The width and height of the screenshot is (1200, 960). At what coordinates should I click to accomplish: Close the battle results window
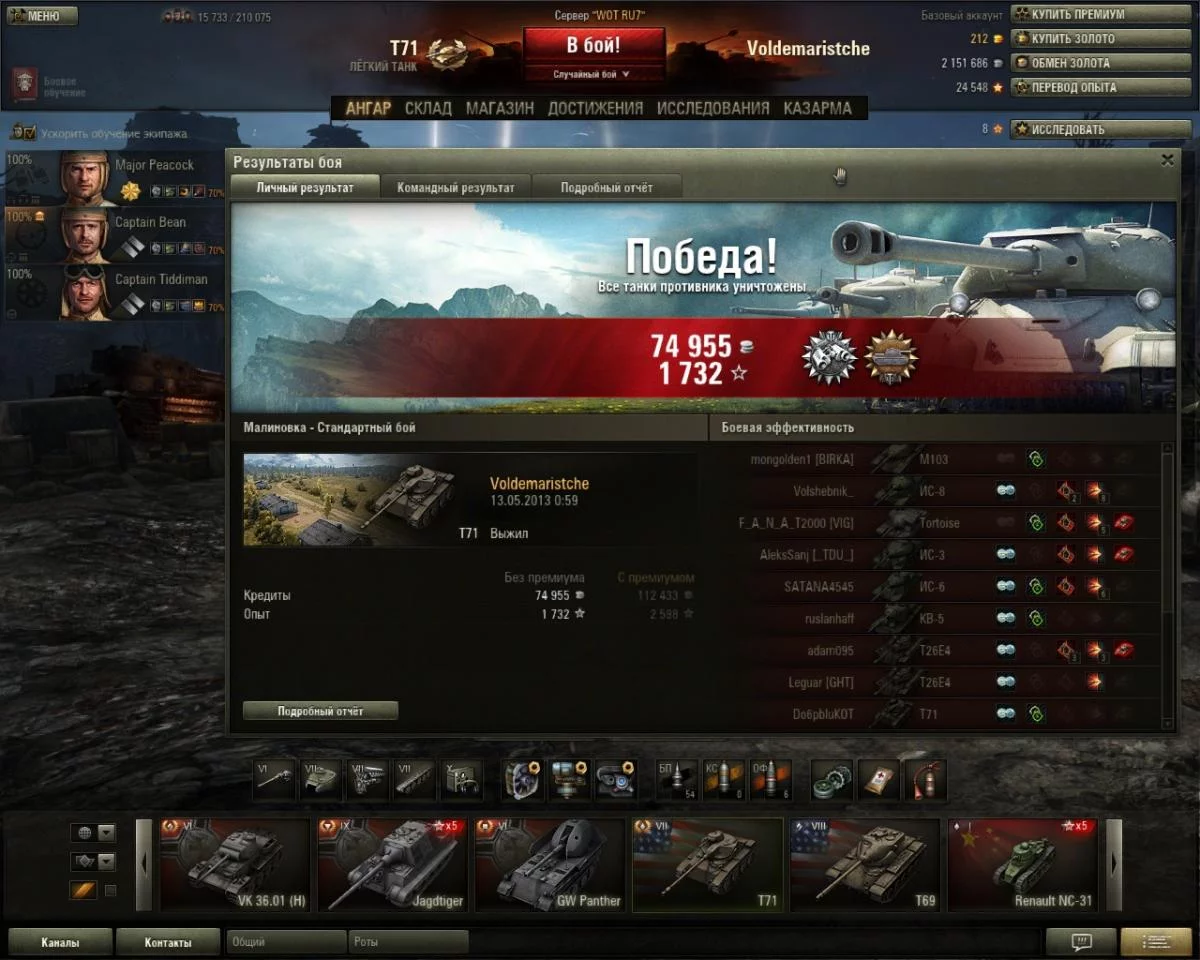pyautogui.click(x=1167, y=160)
